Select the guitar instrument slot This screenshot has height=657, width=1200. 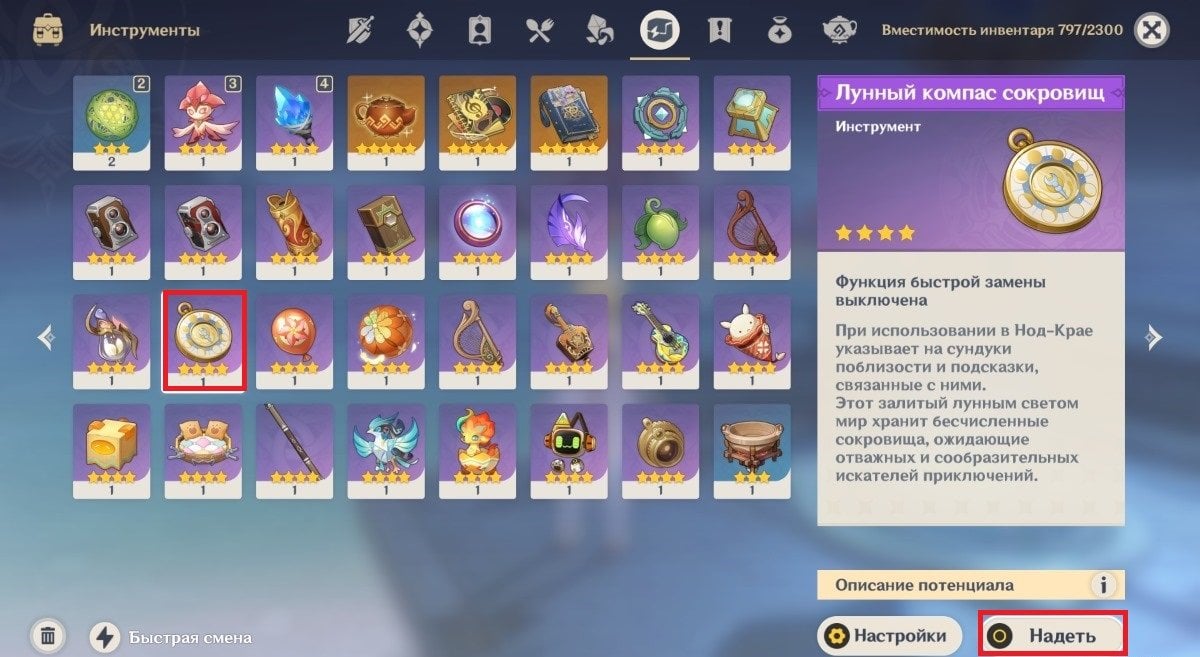(660, 340)
